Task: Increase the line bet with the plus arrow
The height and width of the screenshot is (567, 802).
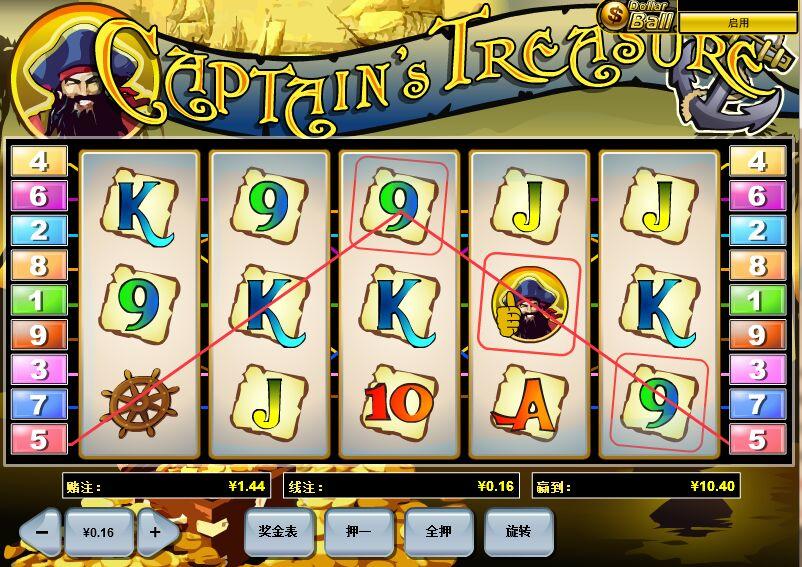Action: coord(156,532)
